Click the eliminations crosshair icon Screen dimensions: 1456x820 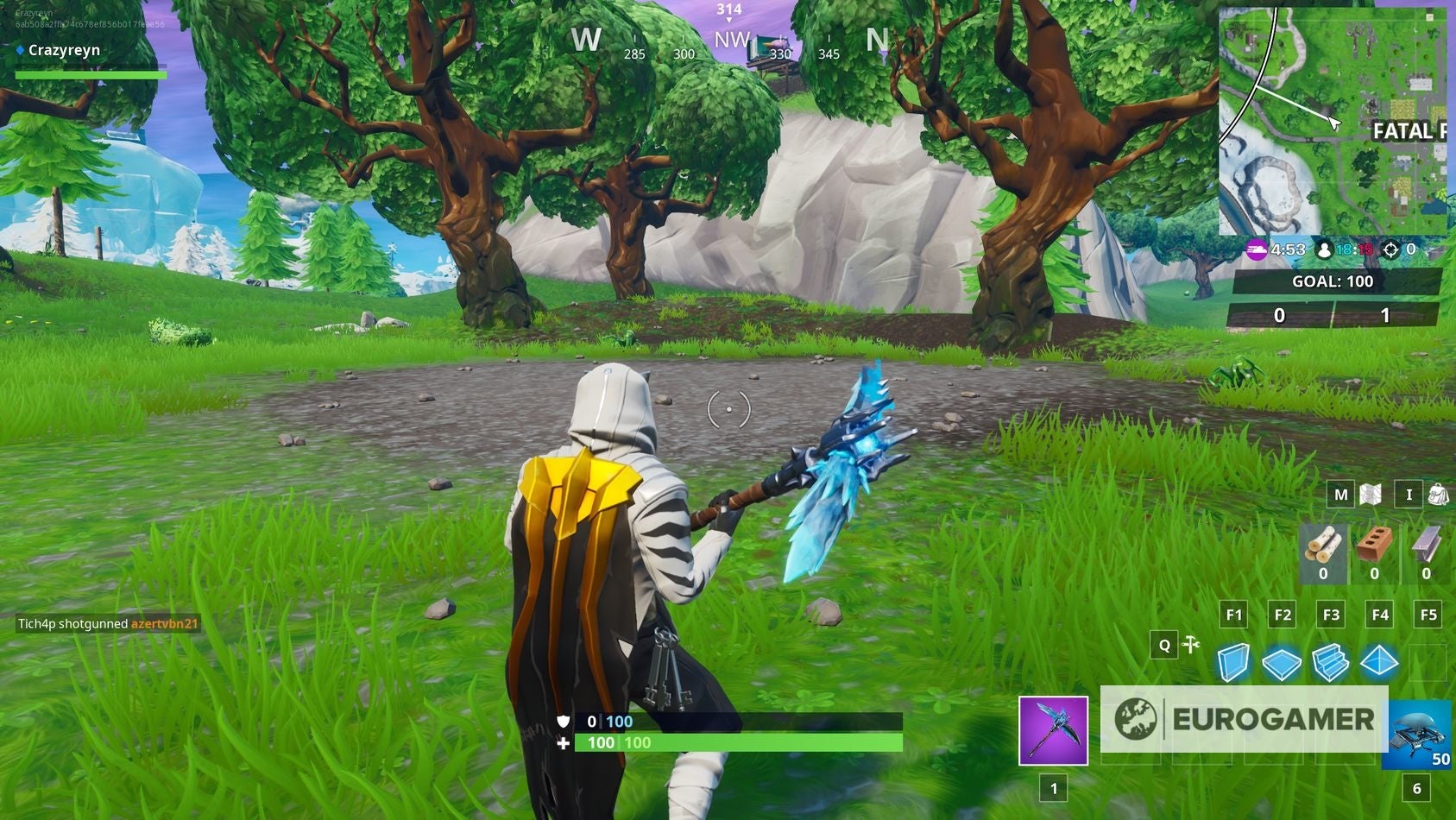point(1393,249)
